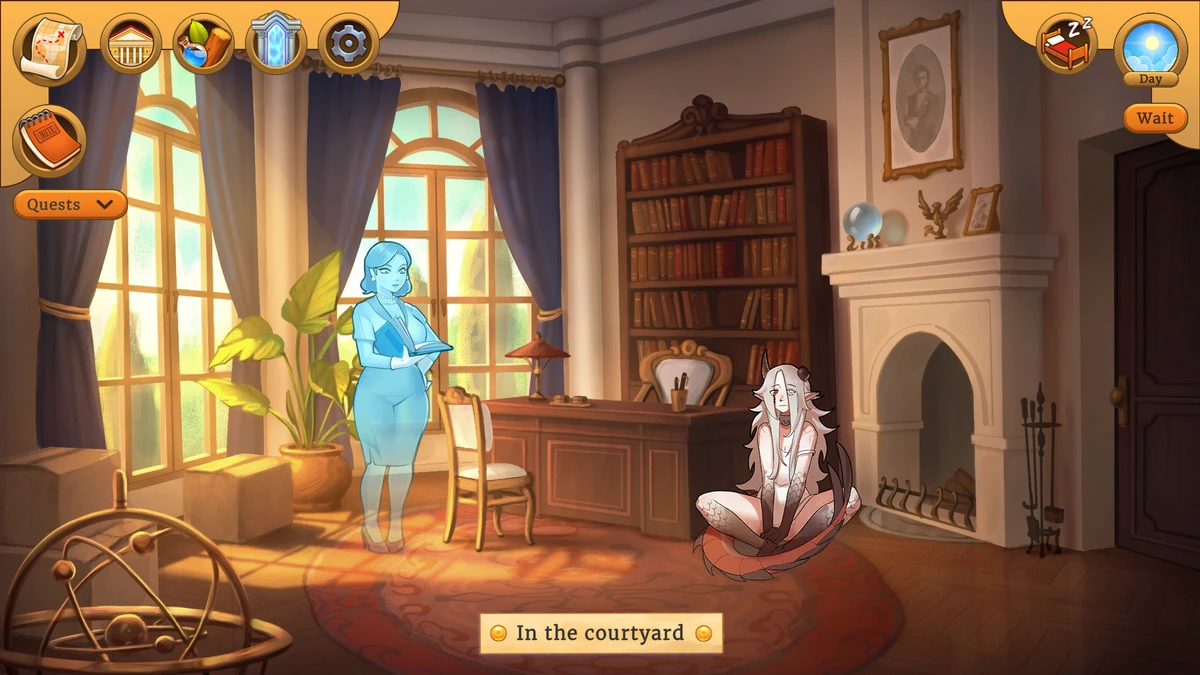Open the columned building icon

click(131, 45)
